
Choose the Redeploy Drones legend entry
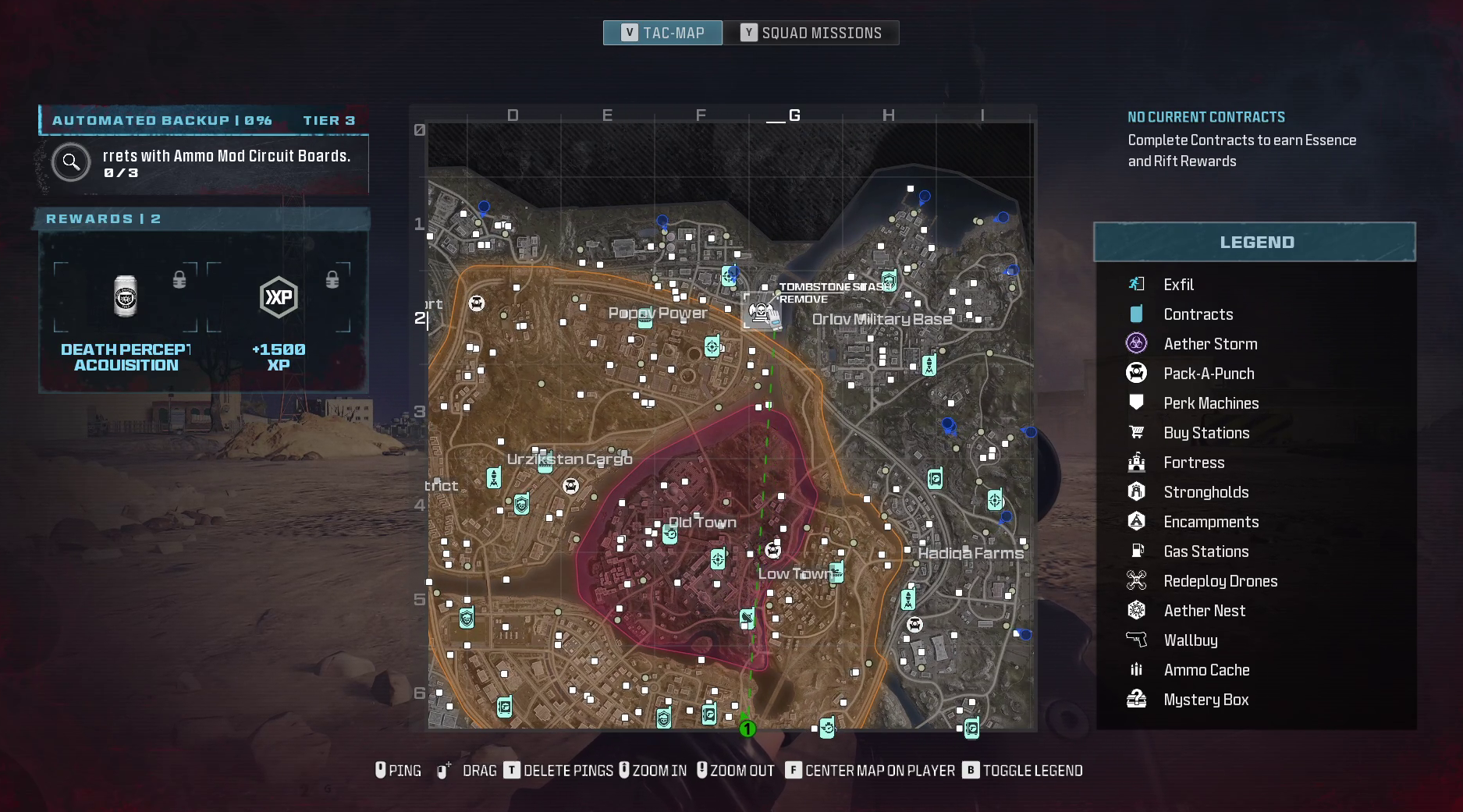[1220, 581]
